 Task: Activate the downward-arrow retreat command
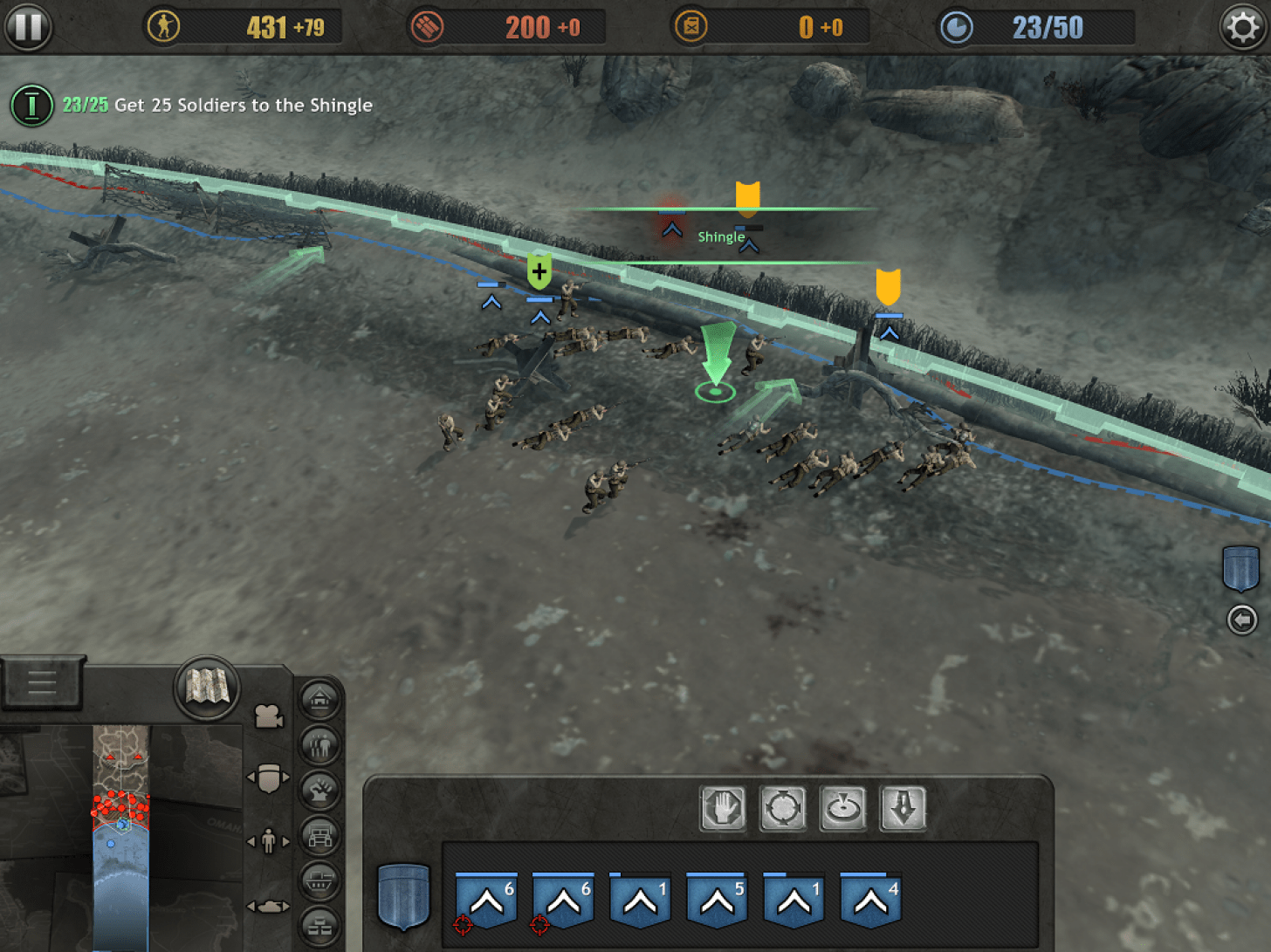pyautogui.click(x=903, y=808)
